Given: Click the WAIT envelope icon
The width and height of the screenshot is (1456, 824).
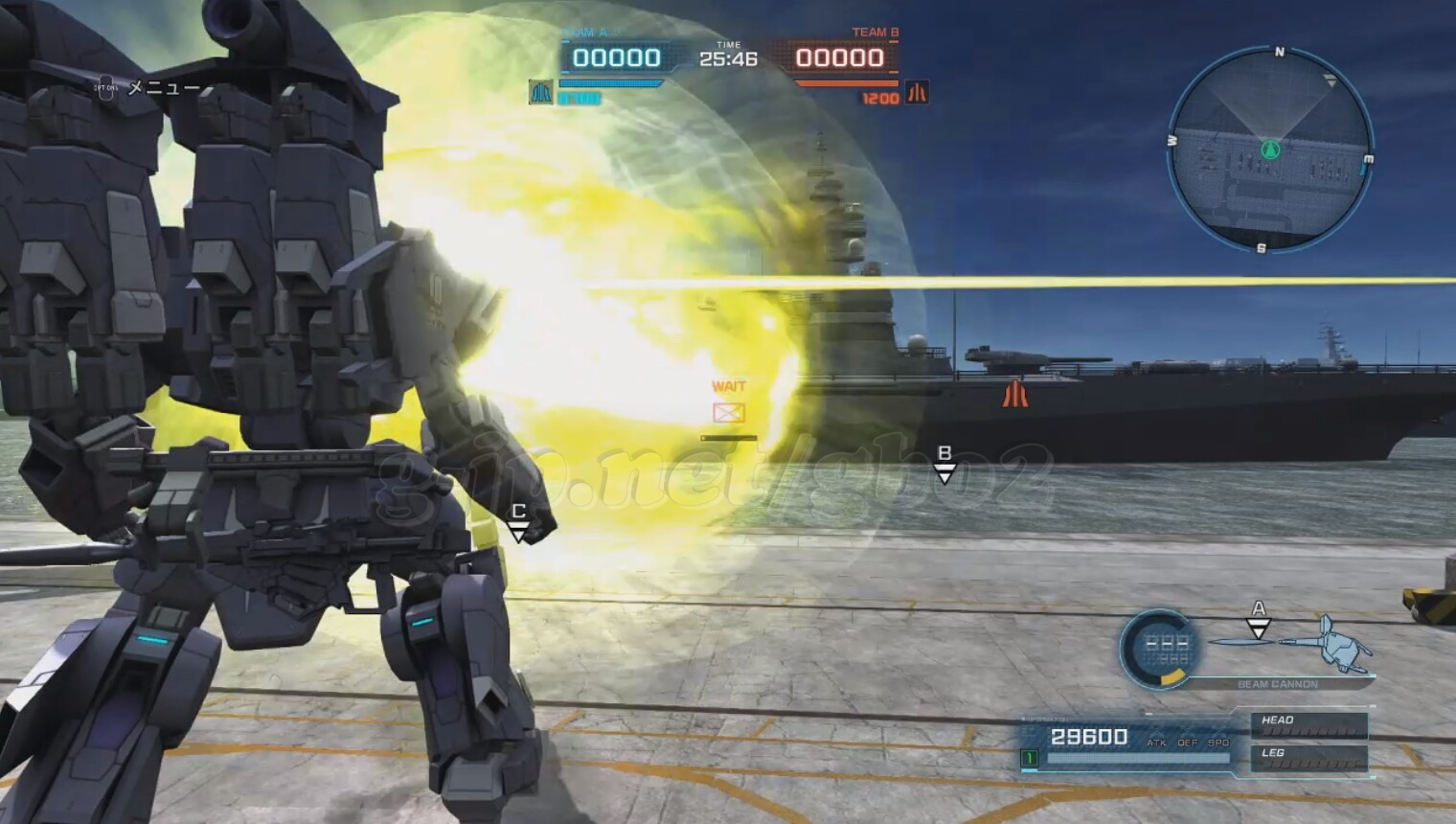Looking at the screenshot, I should click(729, 413).
